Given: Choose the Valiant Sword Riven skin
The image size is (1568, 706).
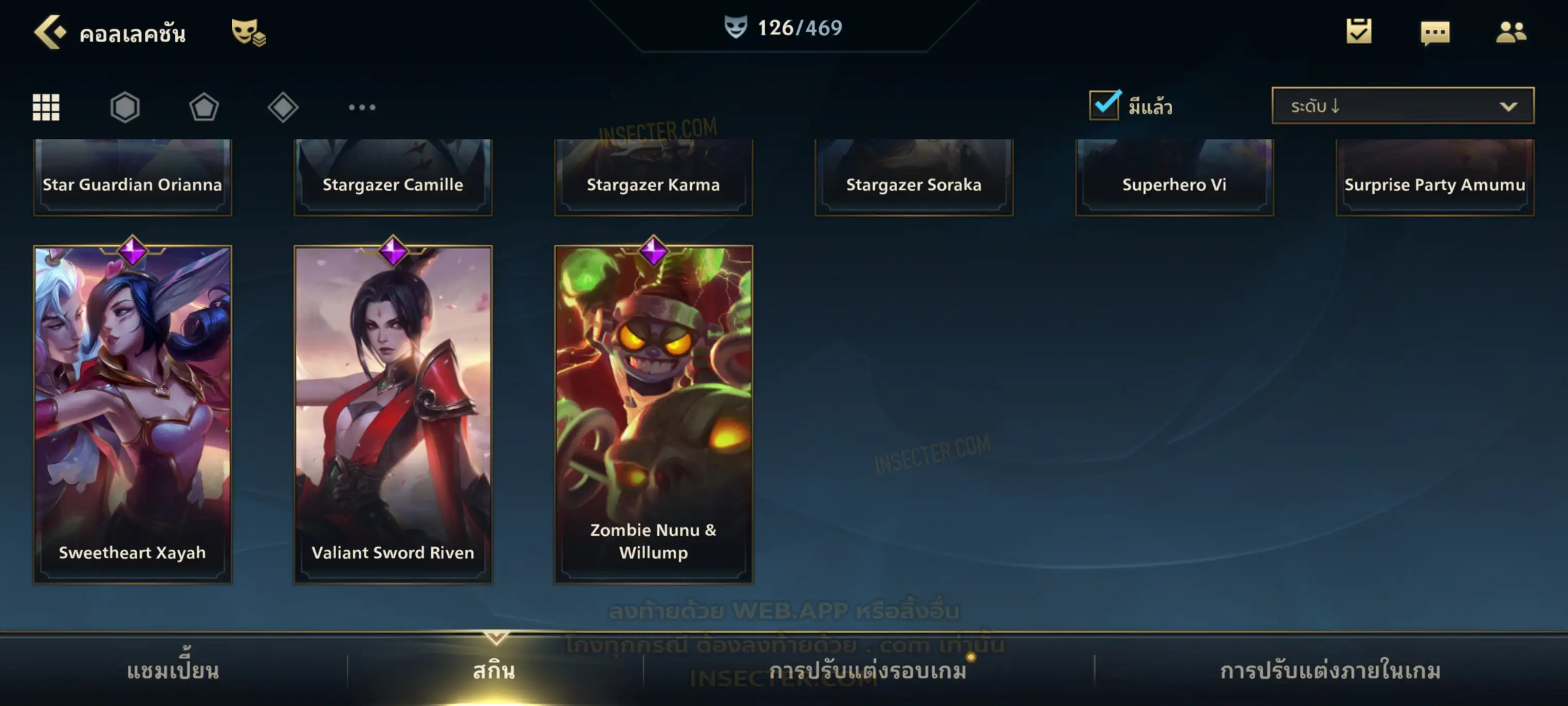Looking at the screenshot, I should [x=393, y=414].
